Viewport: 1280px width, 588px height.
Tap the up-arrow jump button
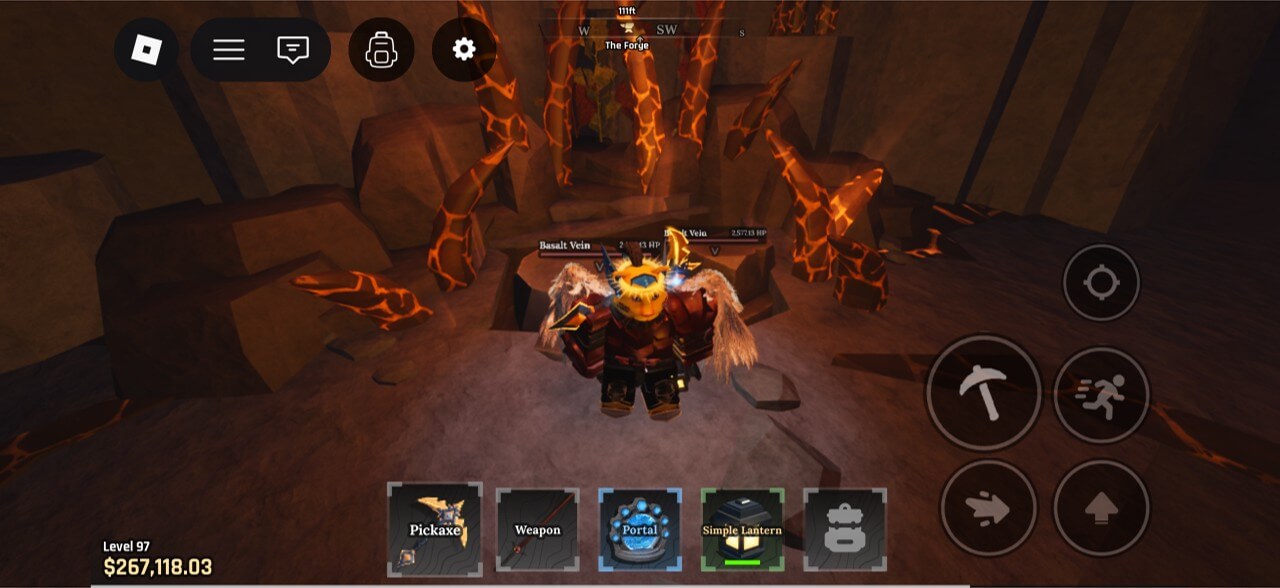1101,508
